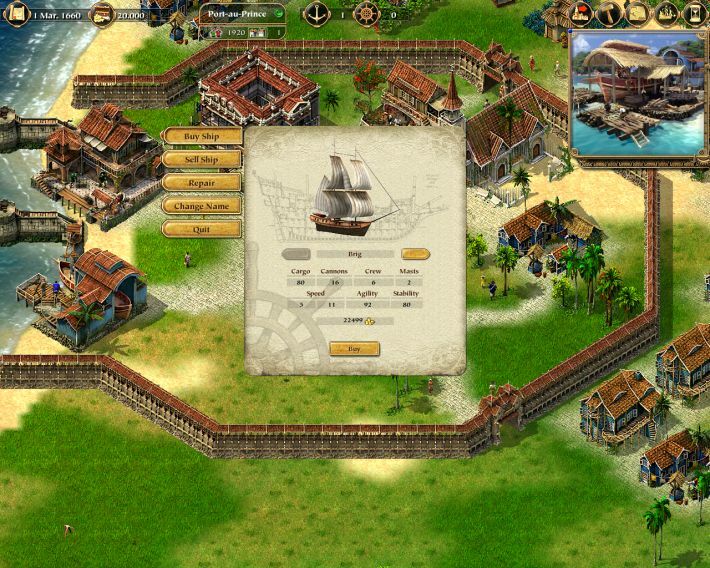Quit the shipyard menu
This screenshot has height=568, width=710.
pos(201,229)
